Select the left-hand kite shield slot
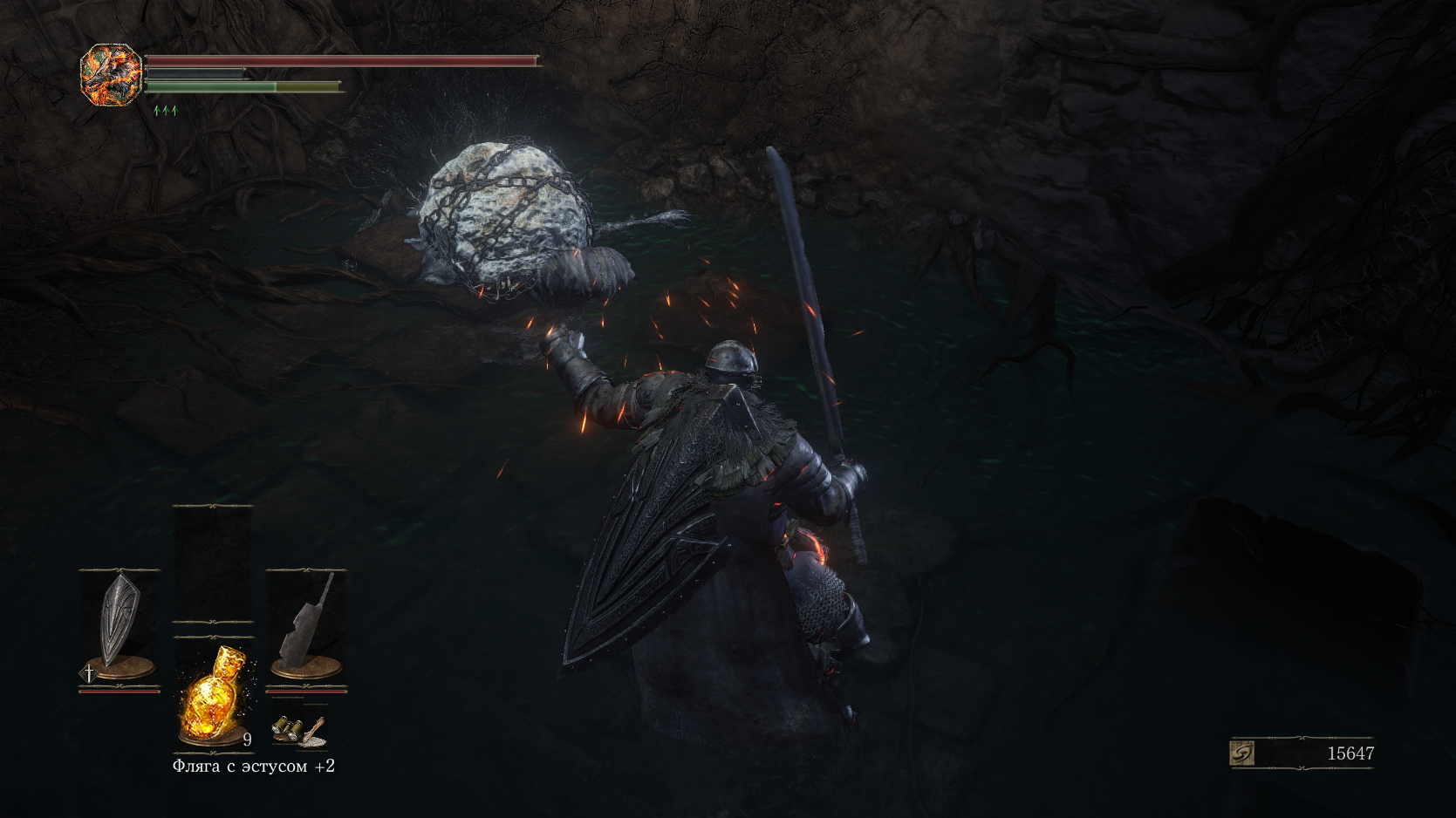Viewport: 1456px width, 818px height. click(120, 624)
